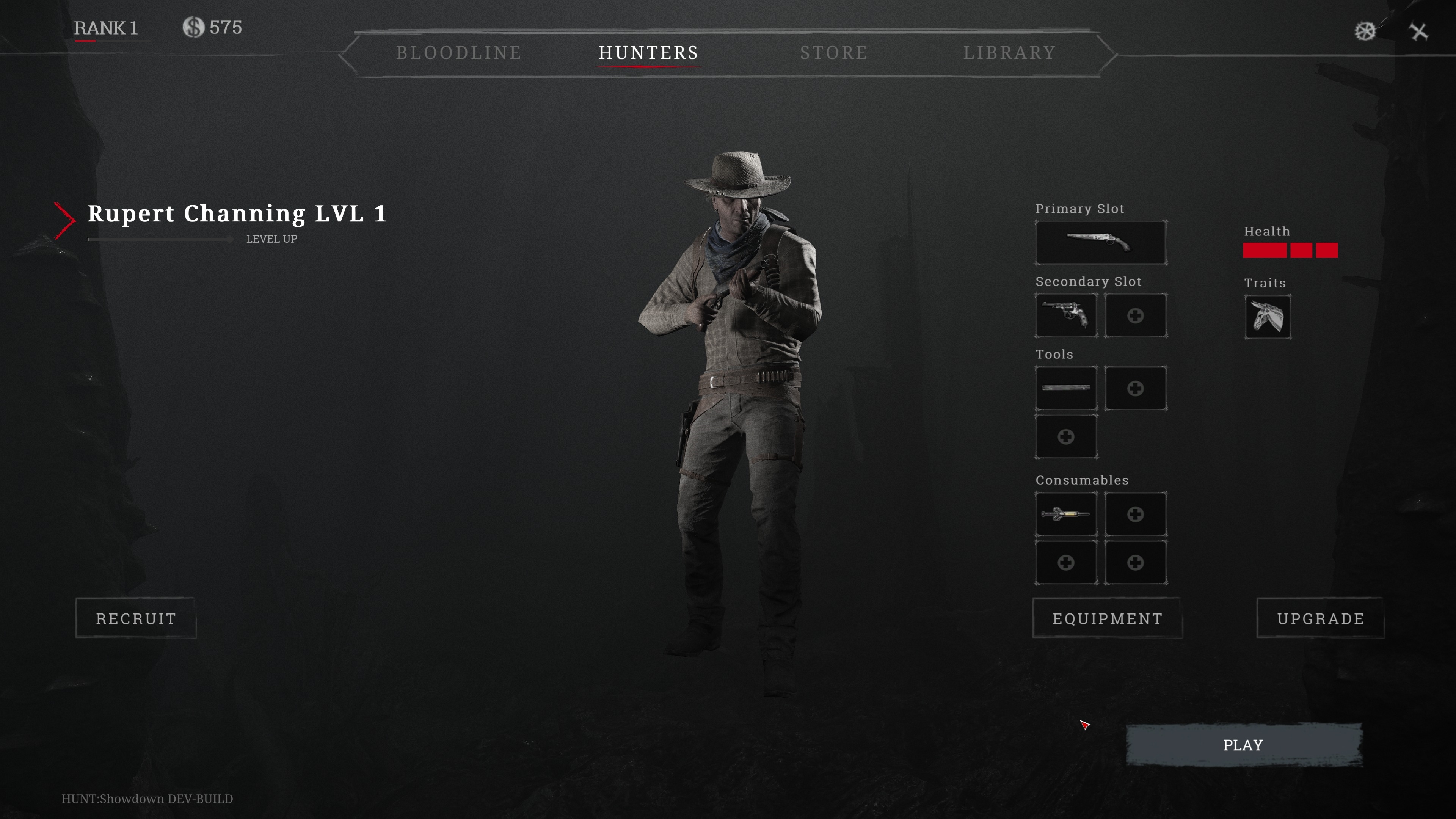Screen dimensions: 1456x819
Task: Click the Recruit button
Action: click(136, 618)
